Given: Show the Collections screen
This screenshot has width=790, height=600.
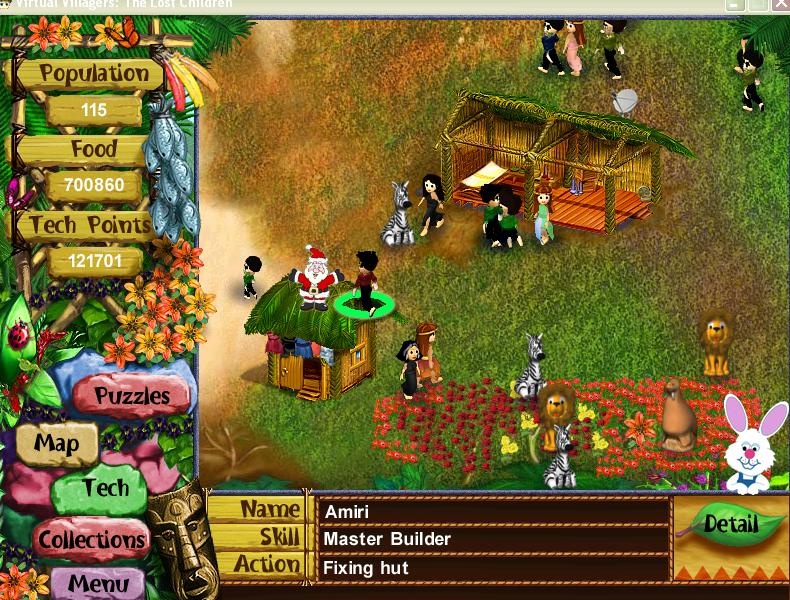Looking at the screenshot, I should pos(92,540).
